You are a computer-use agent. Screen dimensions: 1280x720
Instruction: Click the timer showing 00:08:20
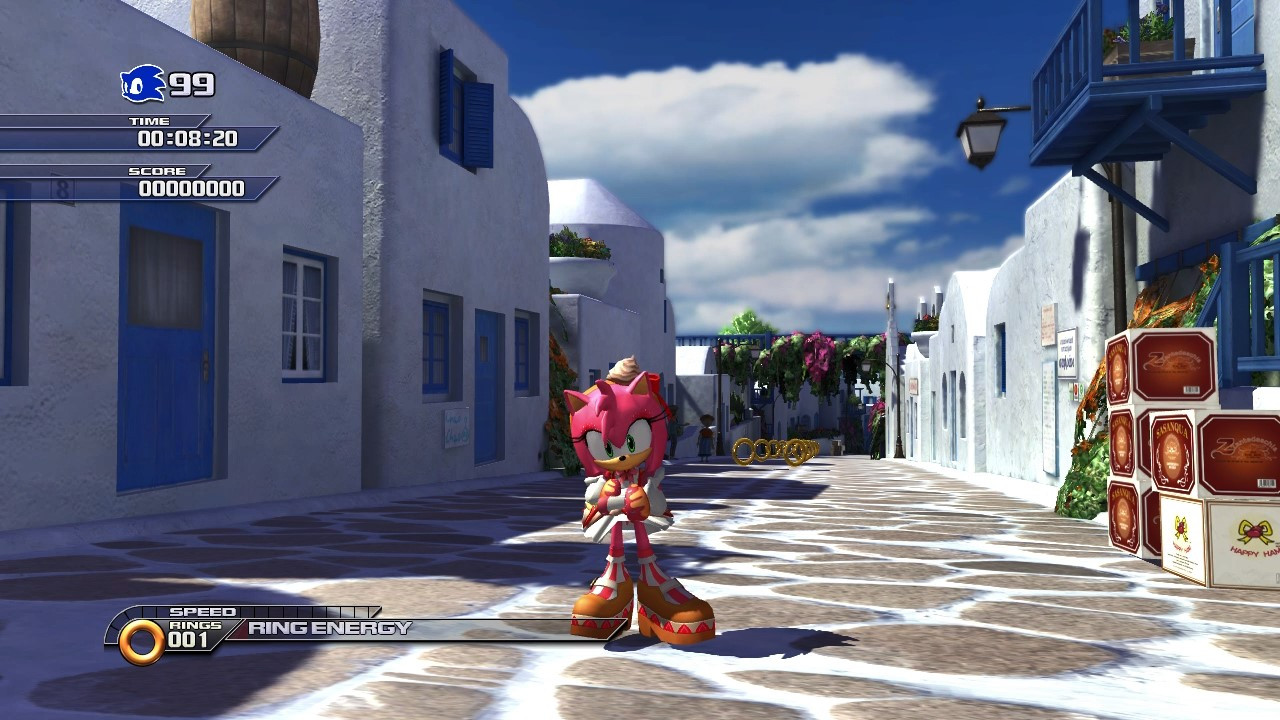(186, 140)
